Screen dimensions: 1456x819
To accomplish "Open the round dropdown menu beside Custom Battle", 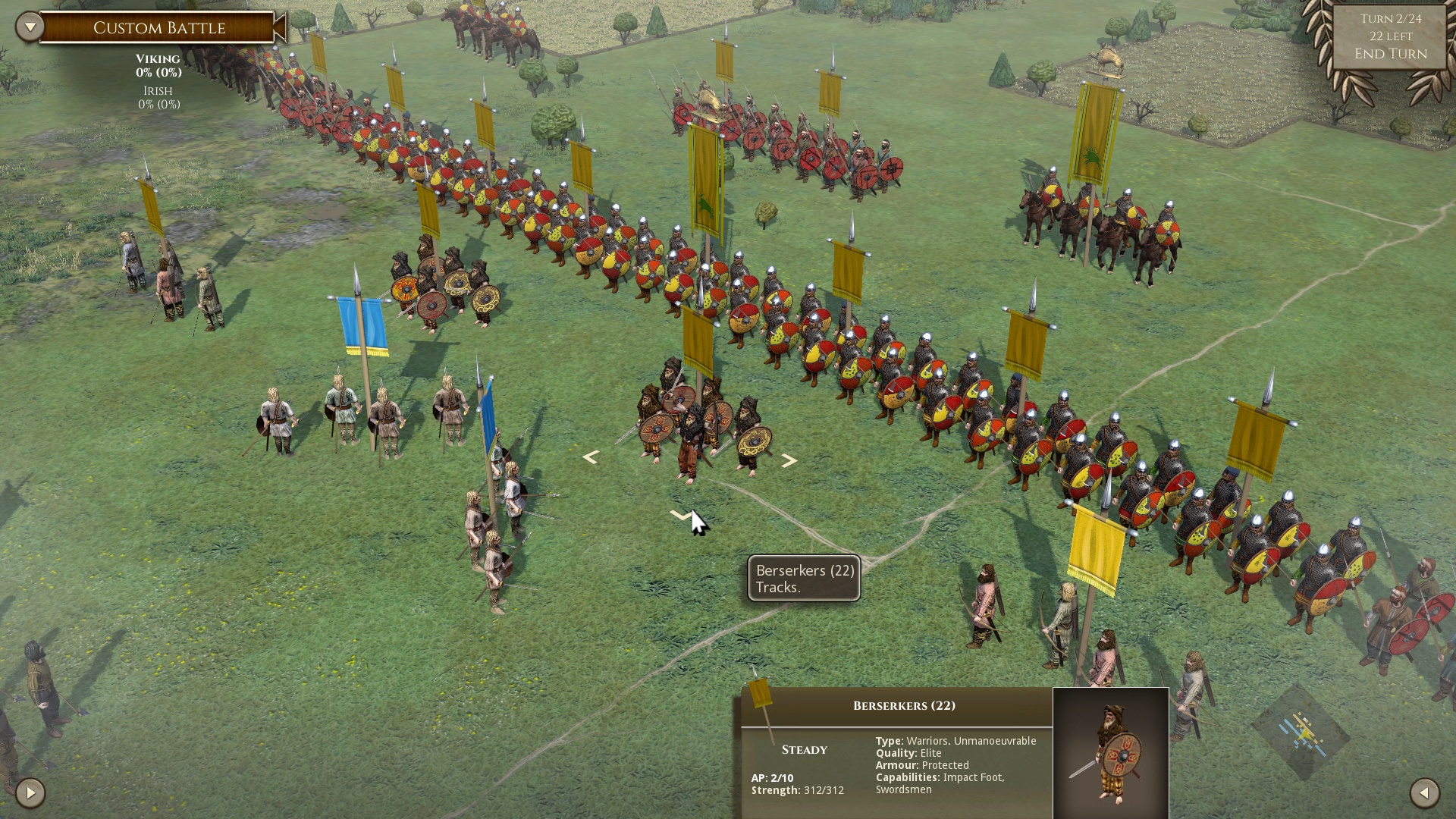I will pyautogui.click(x=30, y=27).
